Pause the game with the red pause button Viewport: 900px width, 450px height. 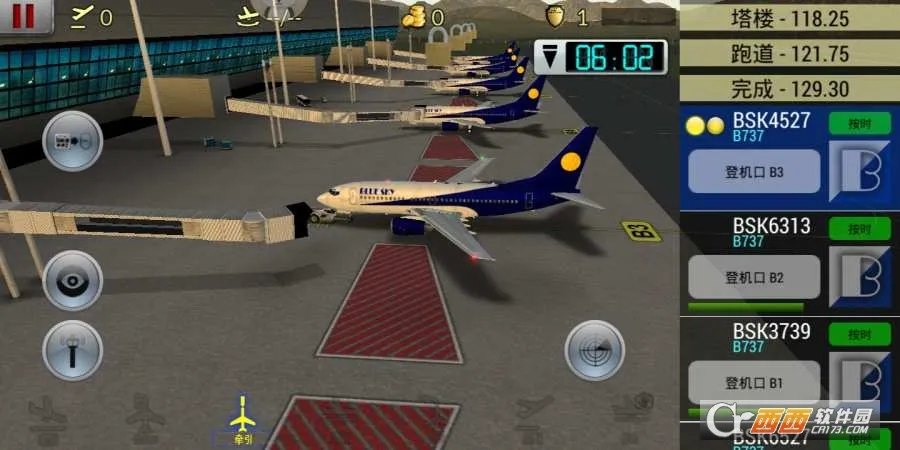click(x=22, y=15)
